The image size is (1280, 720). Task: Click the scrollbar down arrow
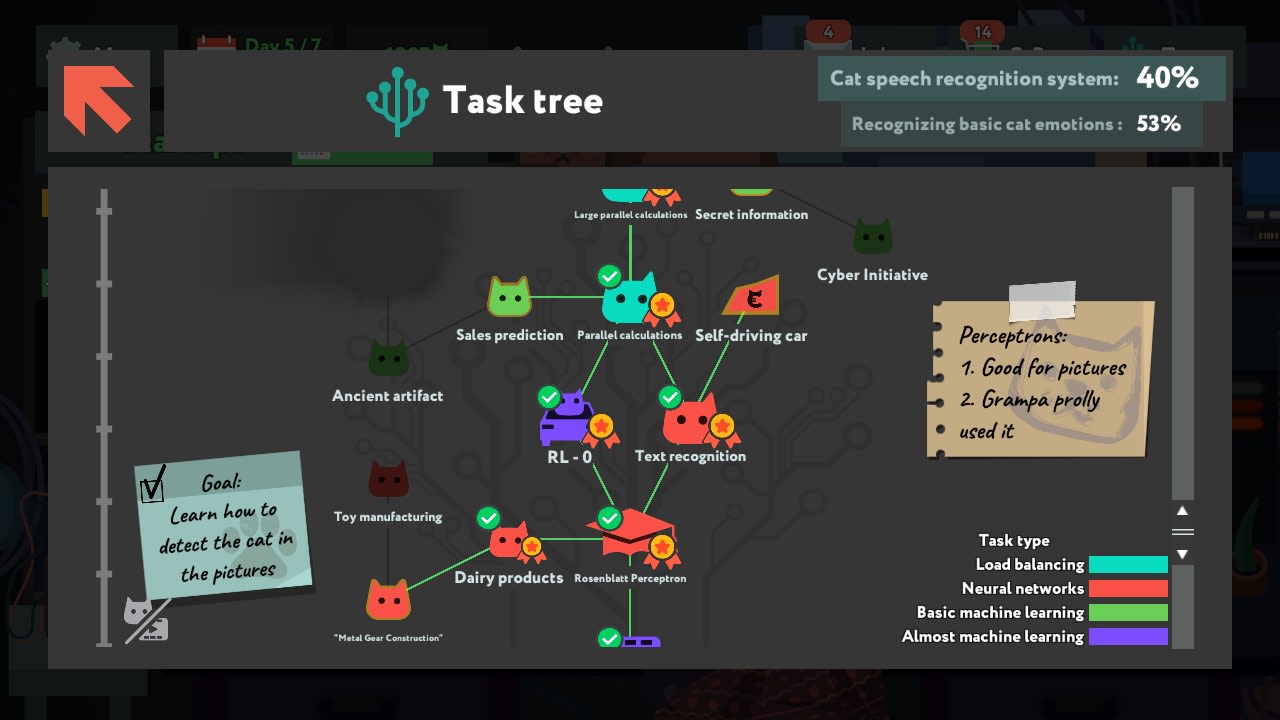[x=1181, y=552]
